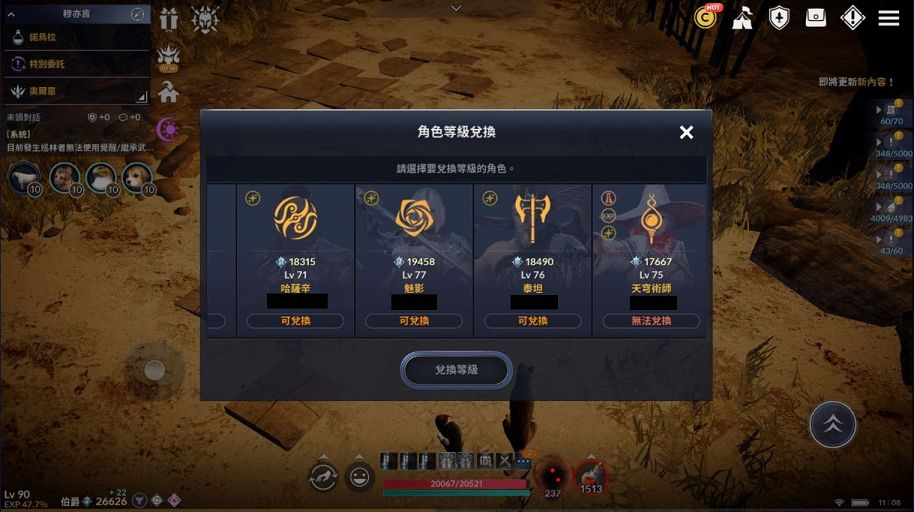Tap the double-arrow dodge button
The image size is (914, 512).
pos(832,424)
